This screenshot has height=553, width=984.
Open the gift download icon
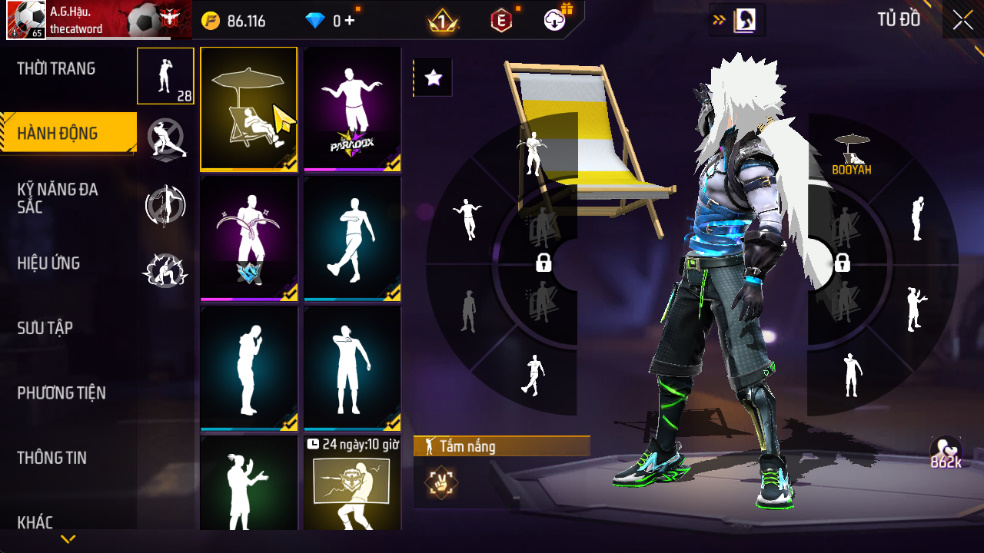click(x=556, y=19)
